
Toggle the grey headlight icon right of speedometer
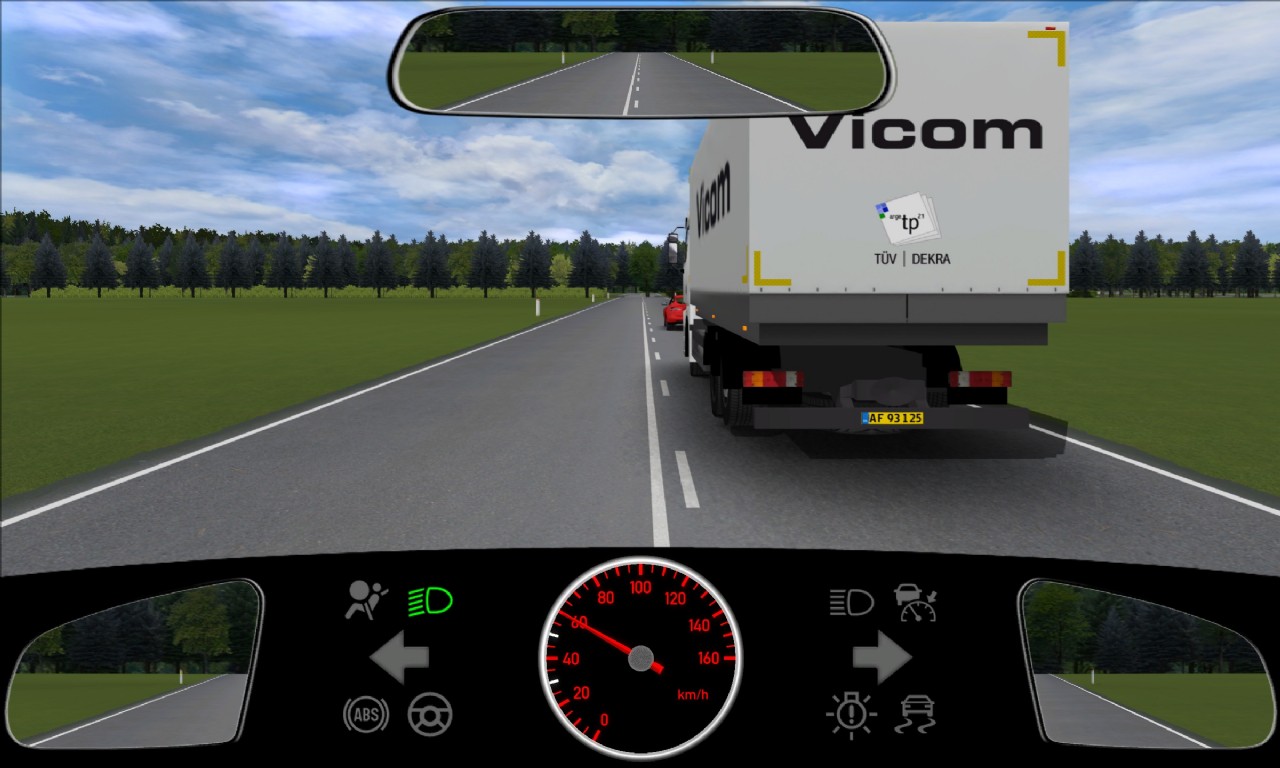pos(851,602)
